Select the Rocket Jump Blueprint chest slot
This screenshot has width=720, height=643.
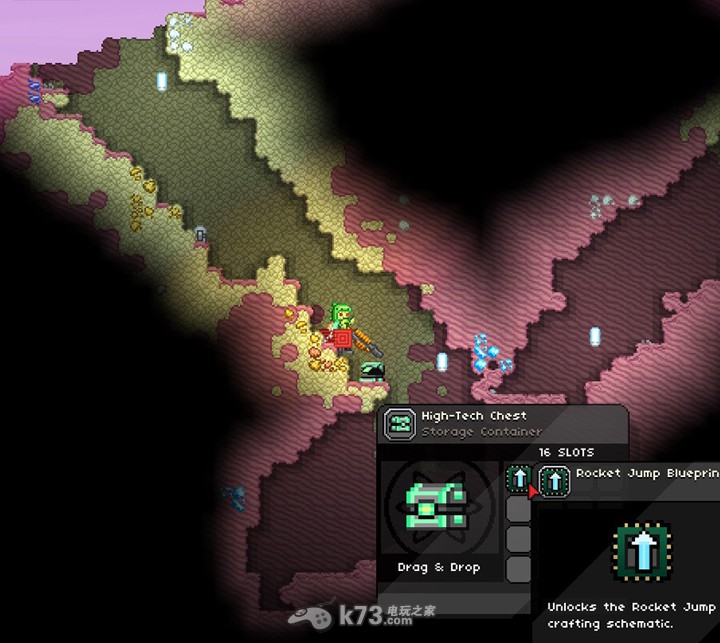pyautogui.click(x=518, y=478)
